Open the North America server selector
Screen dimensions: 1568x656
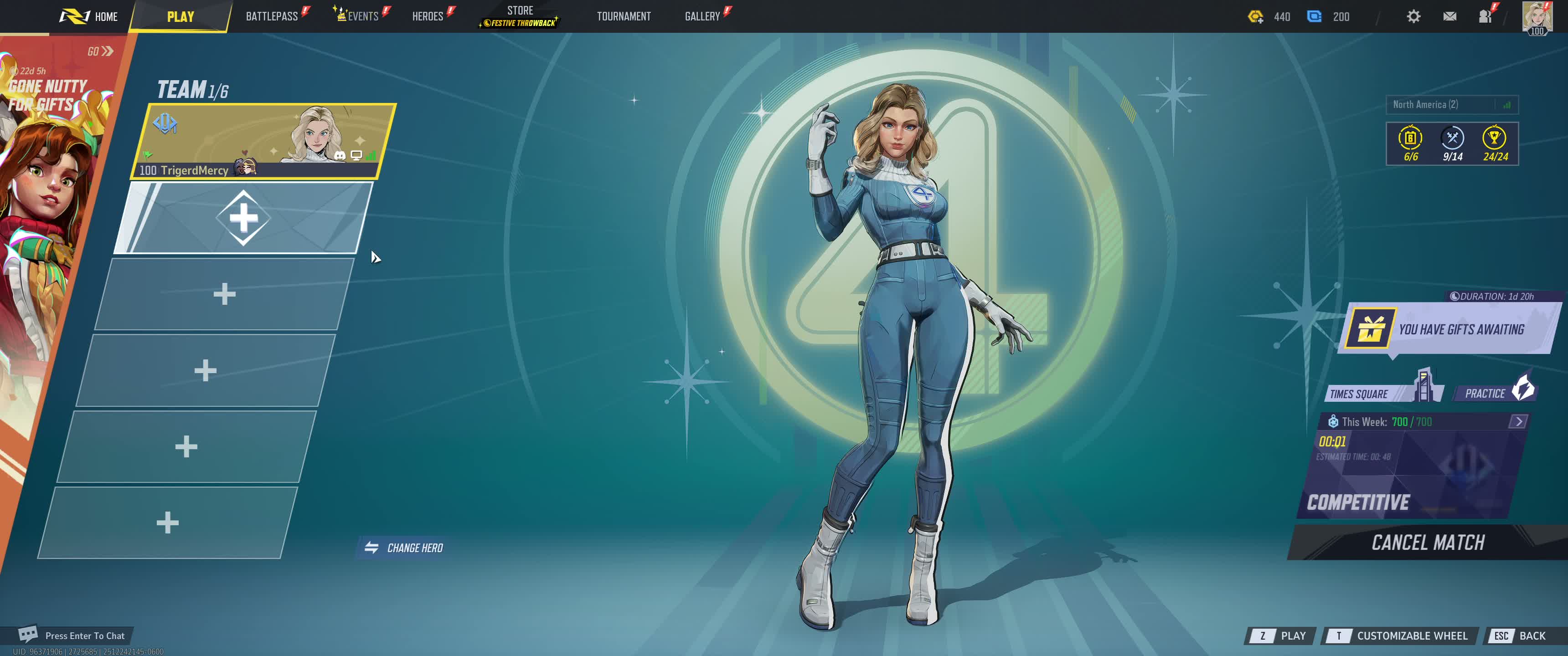(1452, 105)
